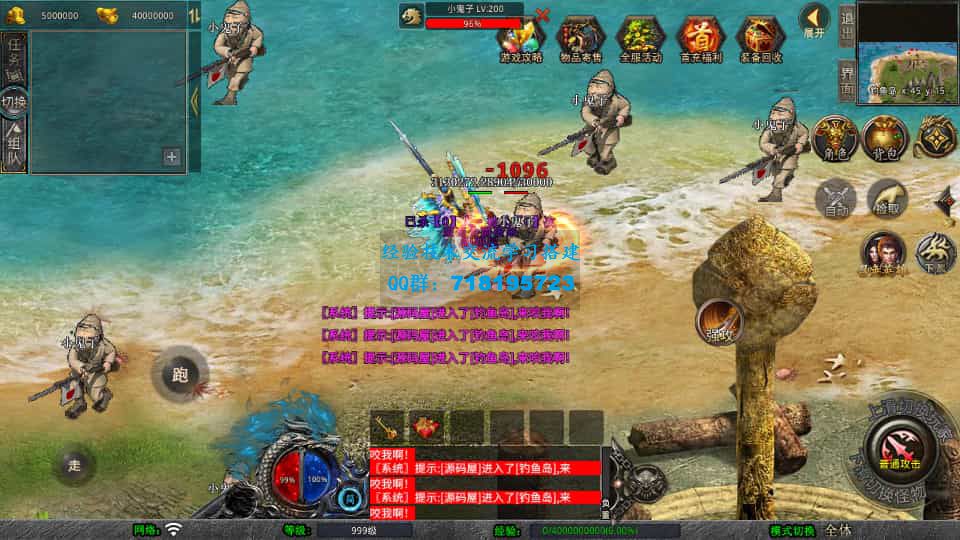This screenshot has width=960, height=540.
Task: Click the 界面 interface button
Action: (846, 77)
